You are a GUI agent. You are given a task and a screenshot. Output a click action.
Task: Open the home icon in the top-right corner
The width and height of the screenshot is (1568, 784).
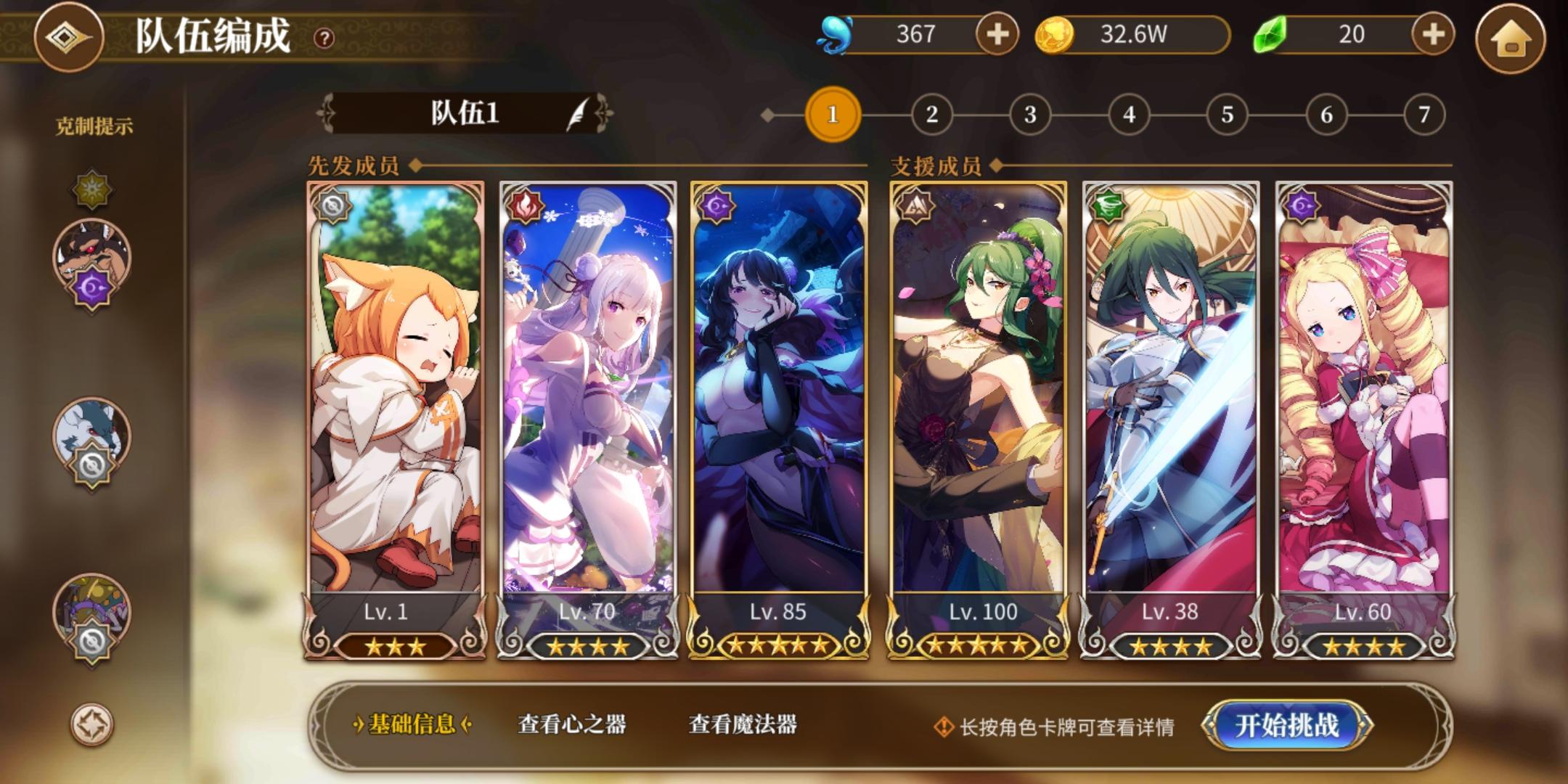[x=1511, y=40]
